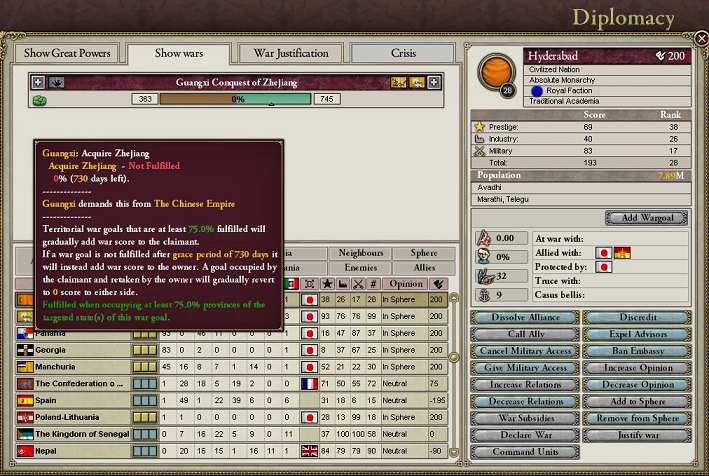Send War Subsidies

[x=523, y=419]
